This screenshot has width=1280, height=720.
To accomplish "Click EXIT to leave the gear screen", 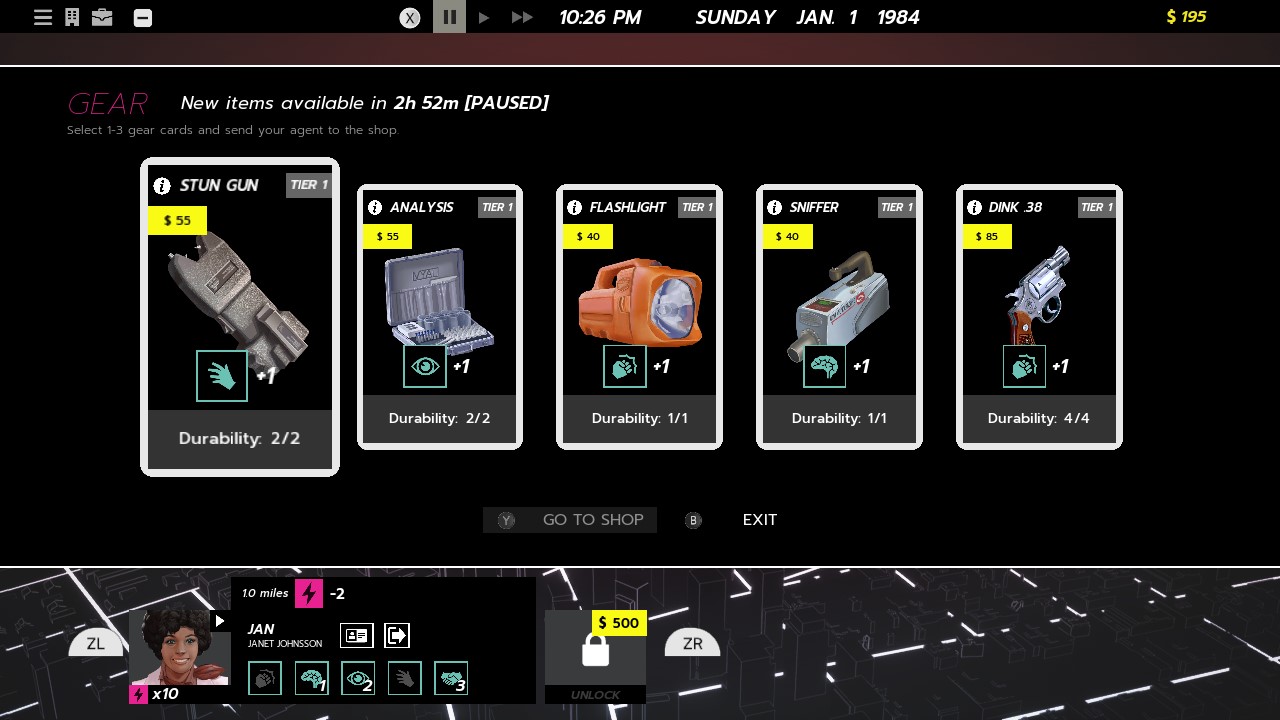I will click(x=759, y=520).
